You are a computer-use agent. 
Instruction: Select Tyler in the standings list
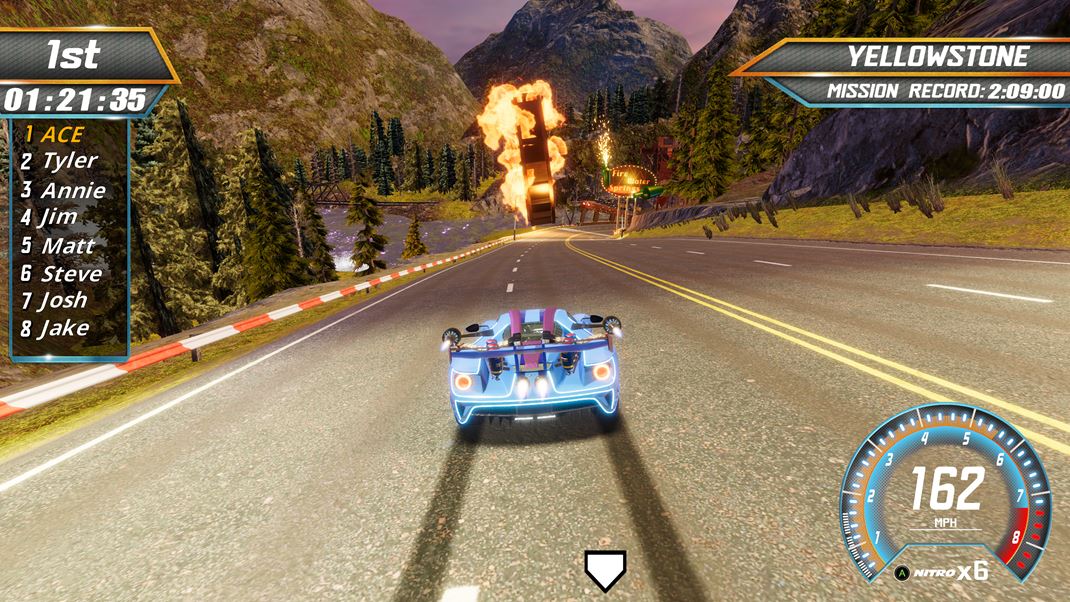pyautogui.click(x=59, y=161)
